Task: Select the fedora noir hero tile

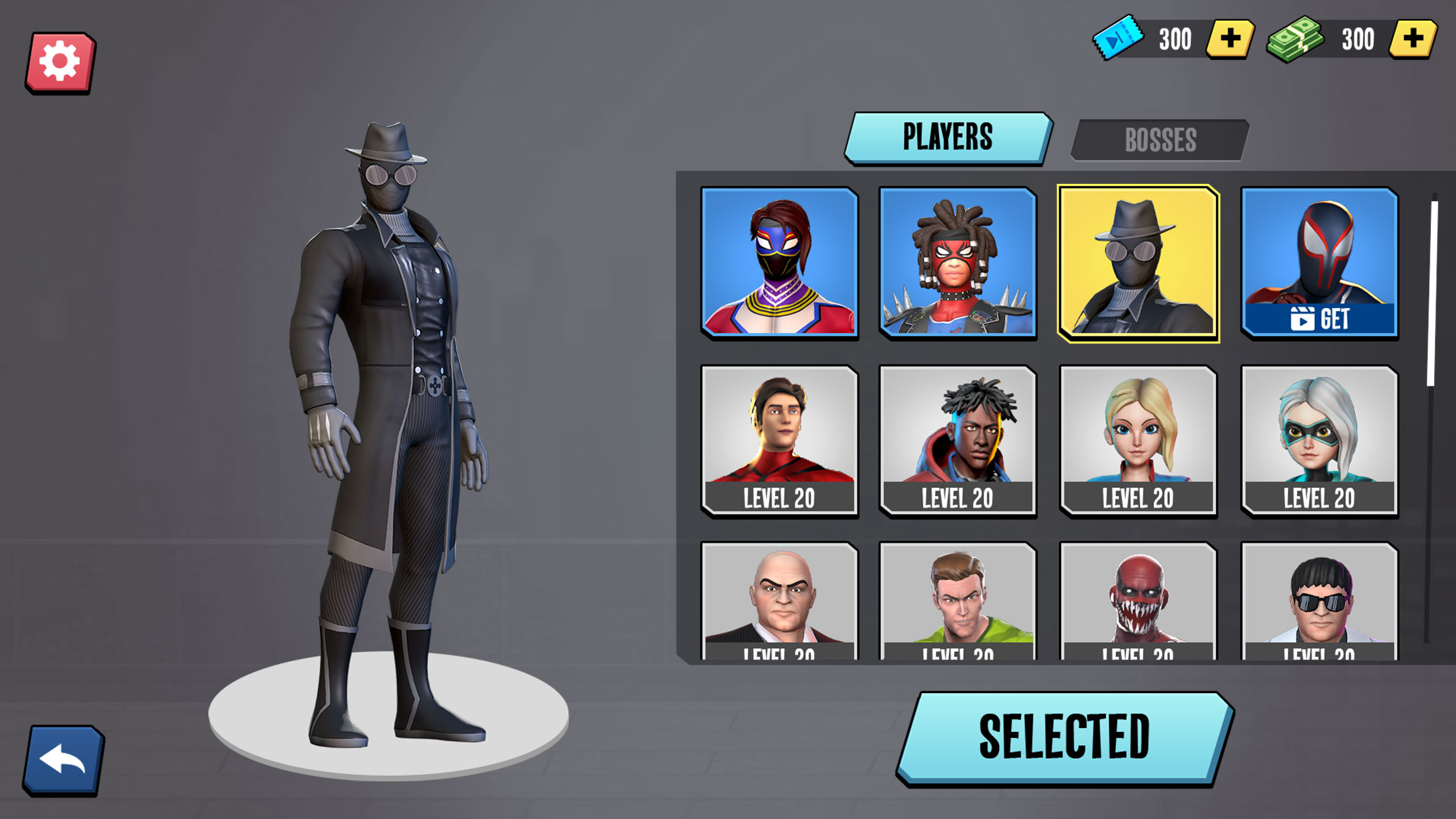Action: click(1138, 264)
